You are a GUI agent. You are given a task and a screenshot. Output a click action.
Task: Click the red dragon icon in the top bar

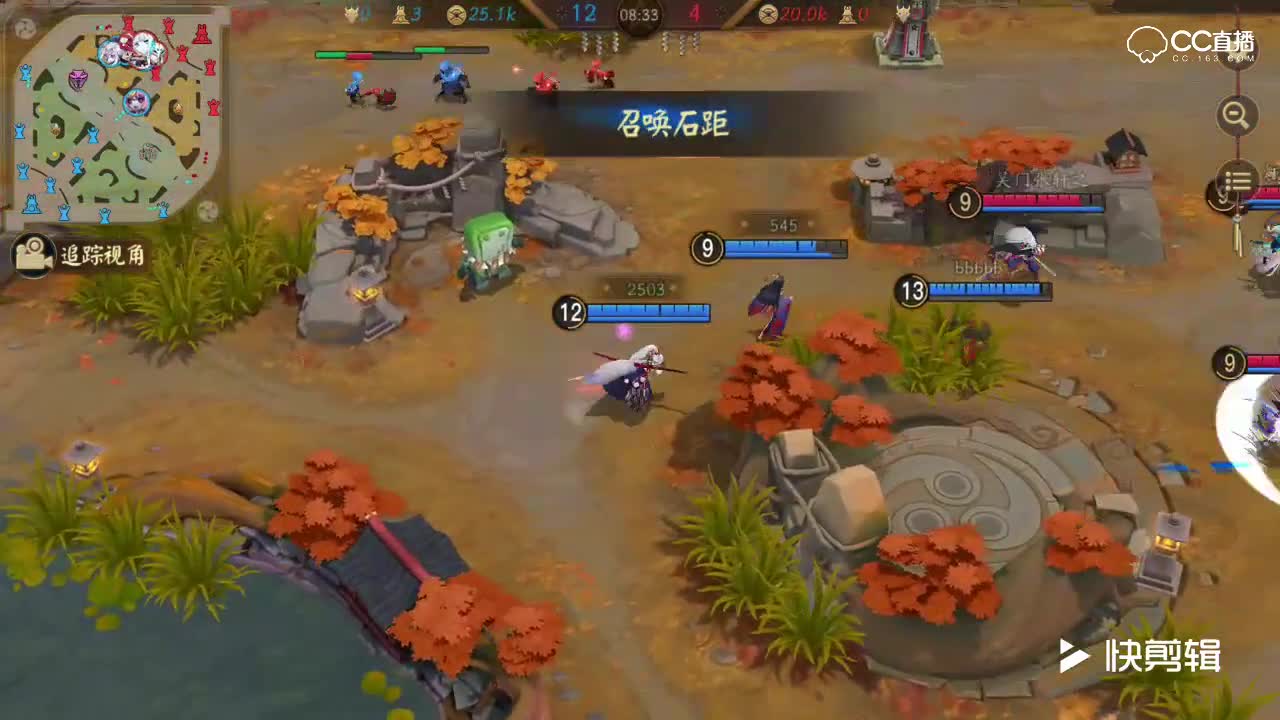pyautogui.click(x=905, y=13)
